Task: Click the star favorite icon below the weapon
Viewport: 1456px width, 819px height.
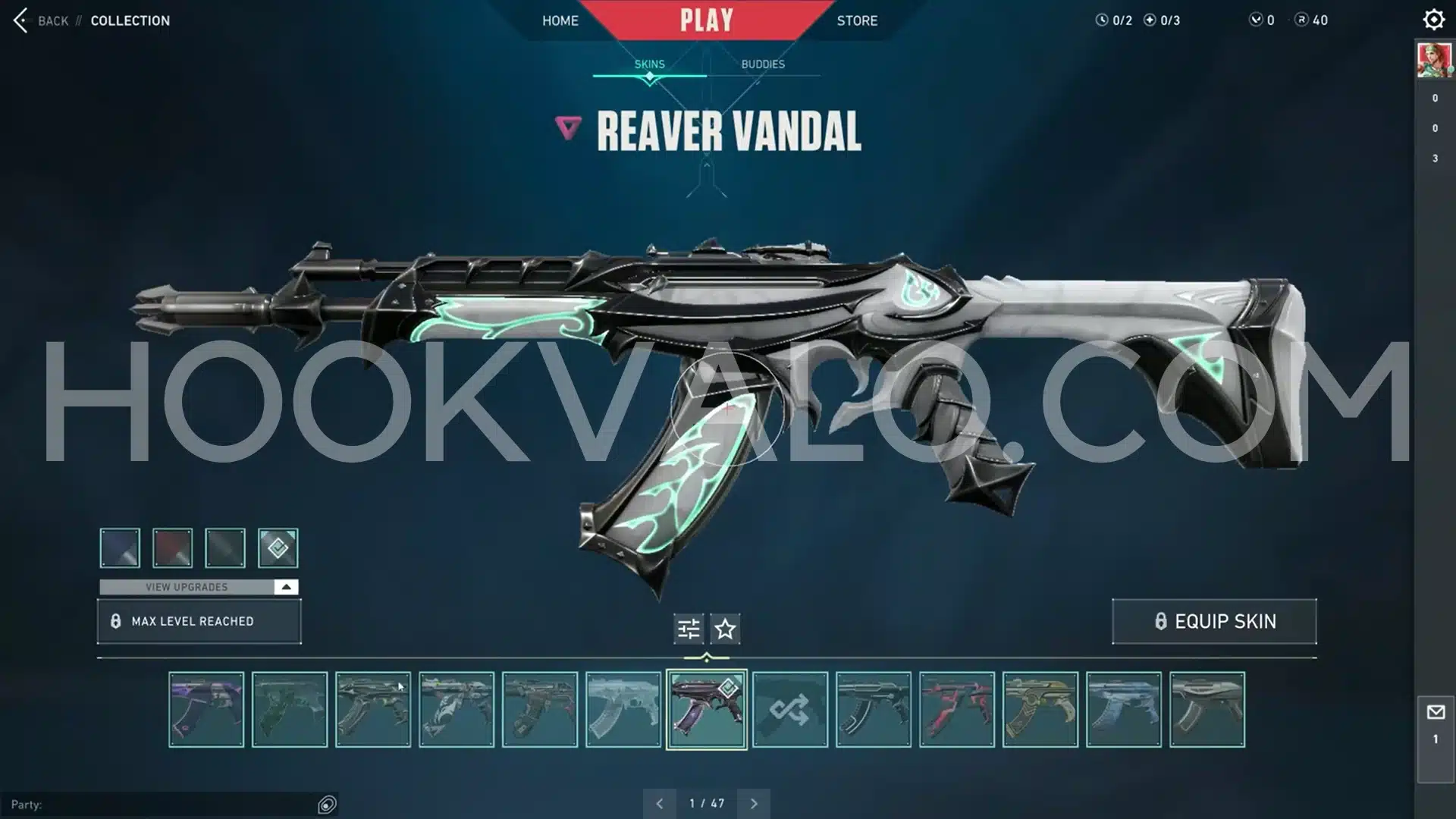Action: [724, 628]
